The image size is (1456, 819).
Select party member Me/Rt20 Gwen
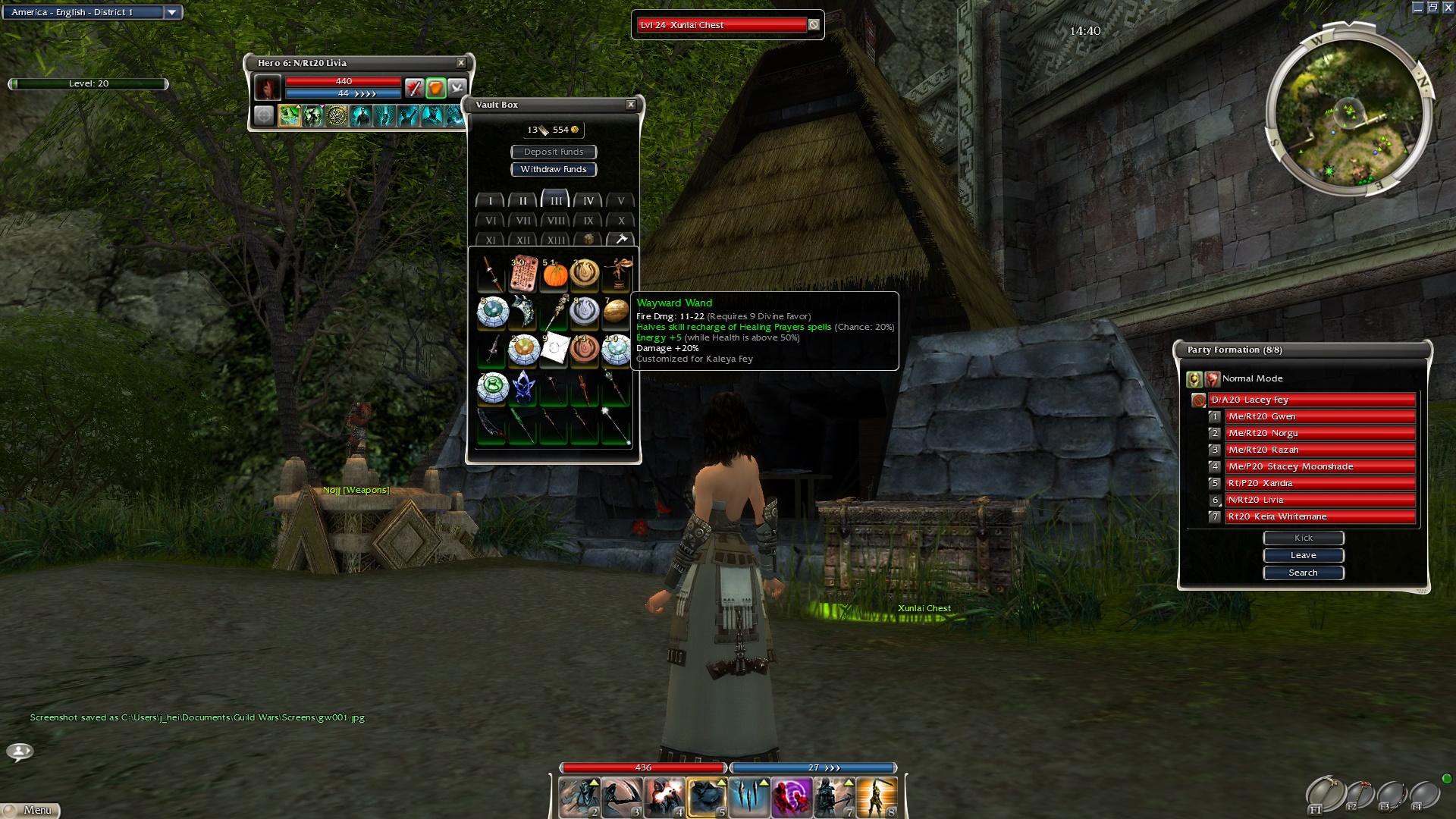(x=1319, y=416)
